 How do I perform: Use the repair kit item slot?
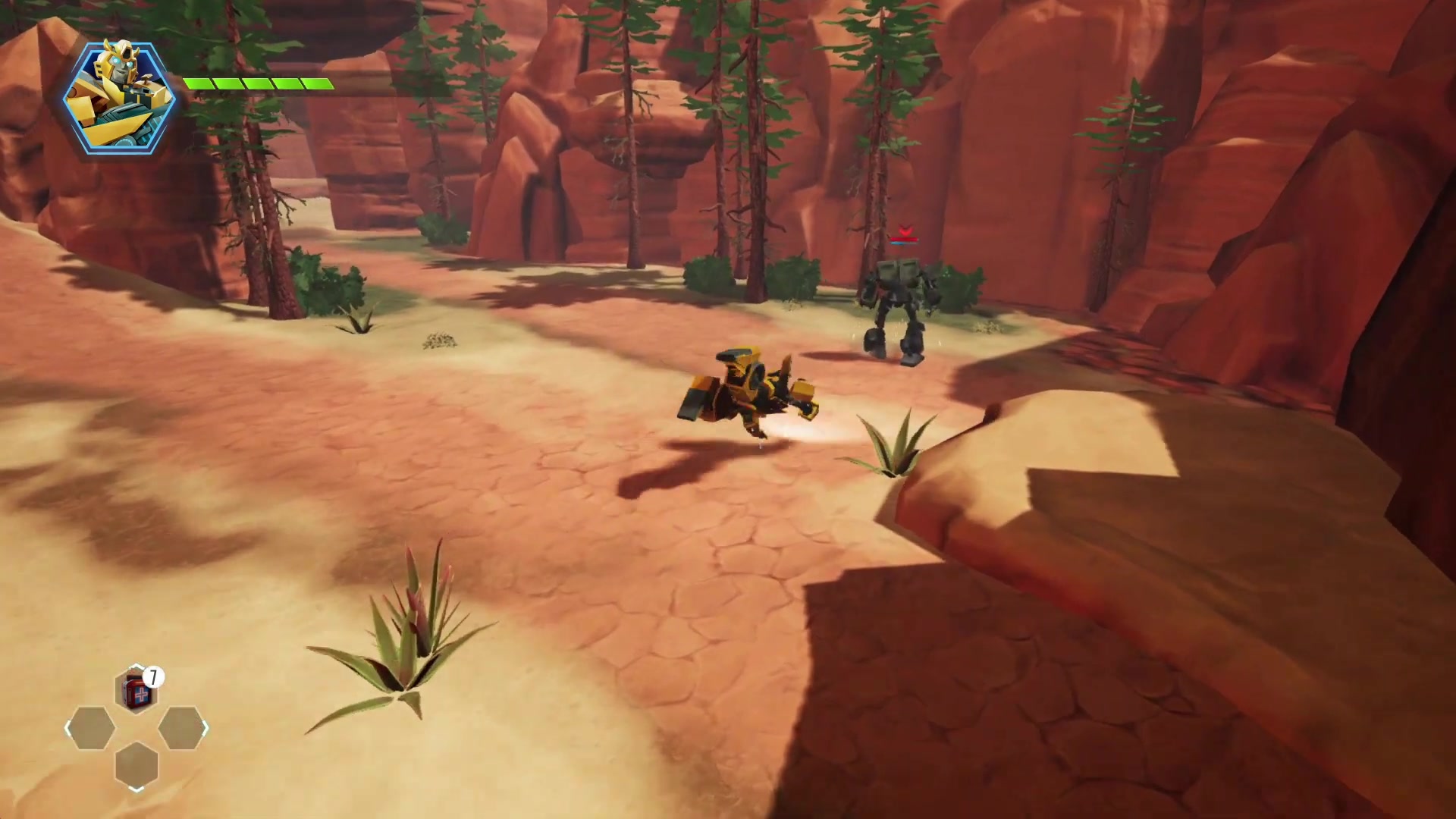click(136, 691)
